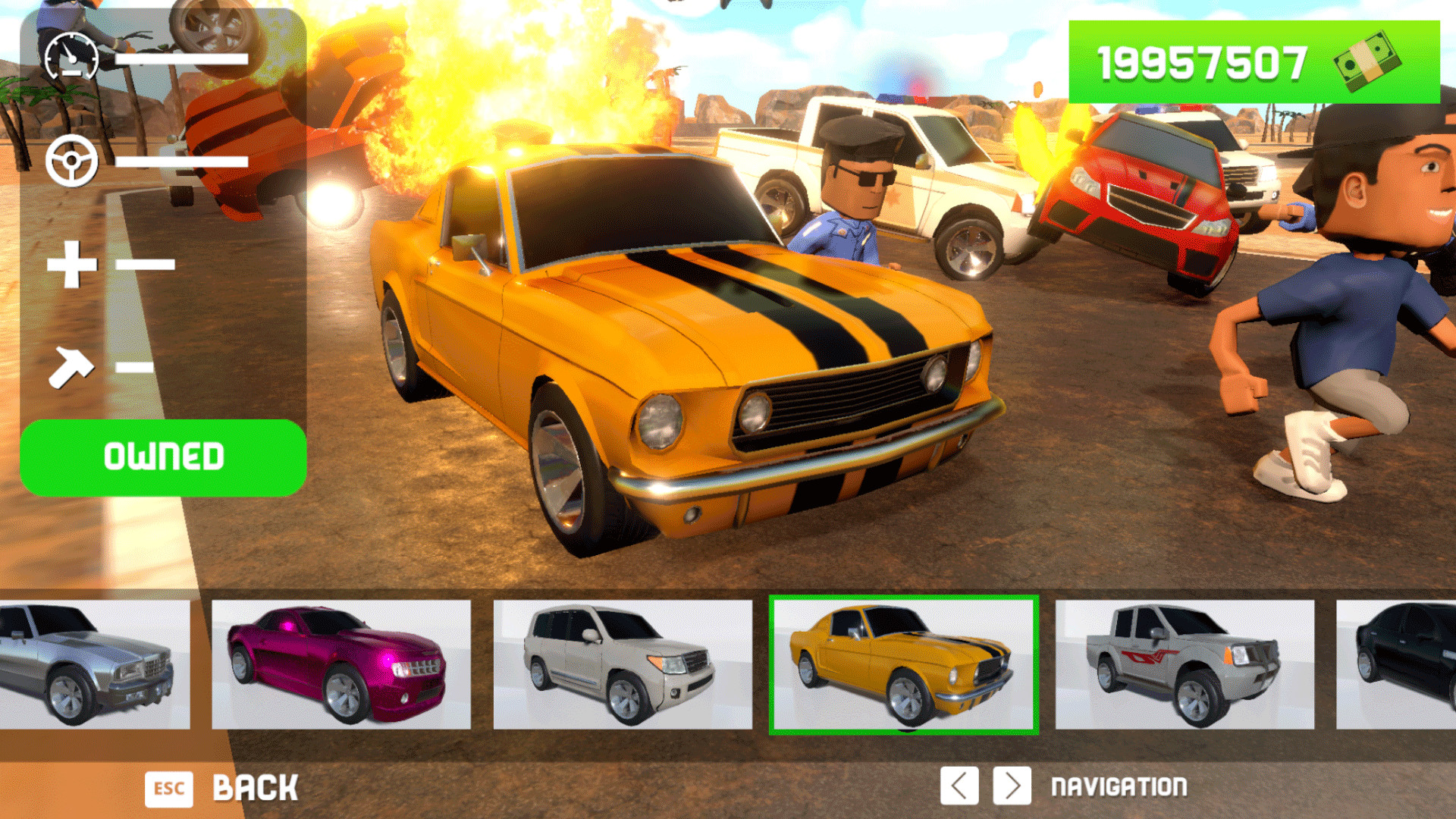Click the Back label at the bottom
Viewport: 1456px width, 819px height.
pyautogui.click(x=257, y=787)
